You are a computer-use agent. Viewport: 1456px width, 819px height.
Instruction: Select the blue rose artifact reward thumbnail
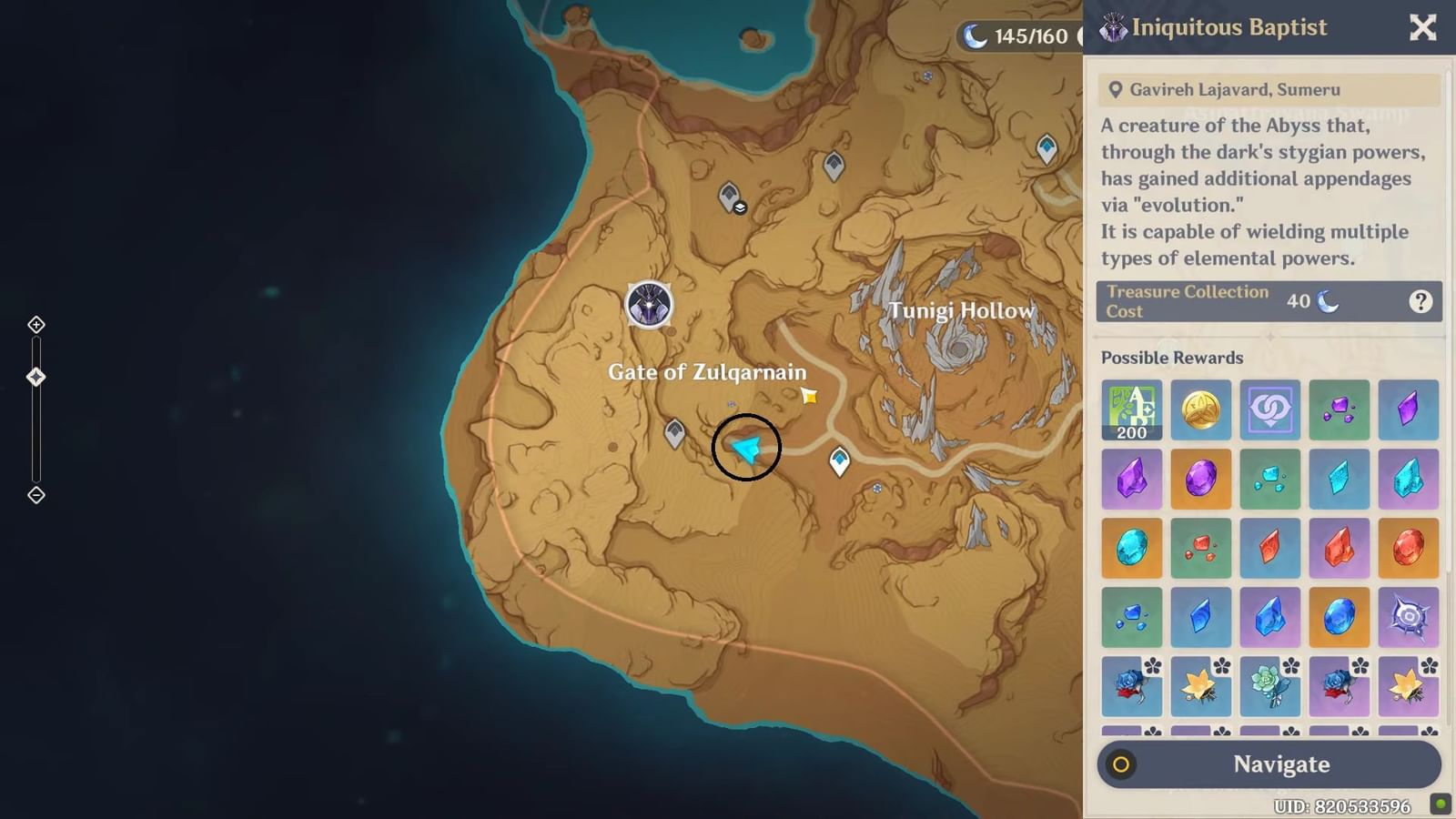tap(1131, 686)
